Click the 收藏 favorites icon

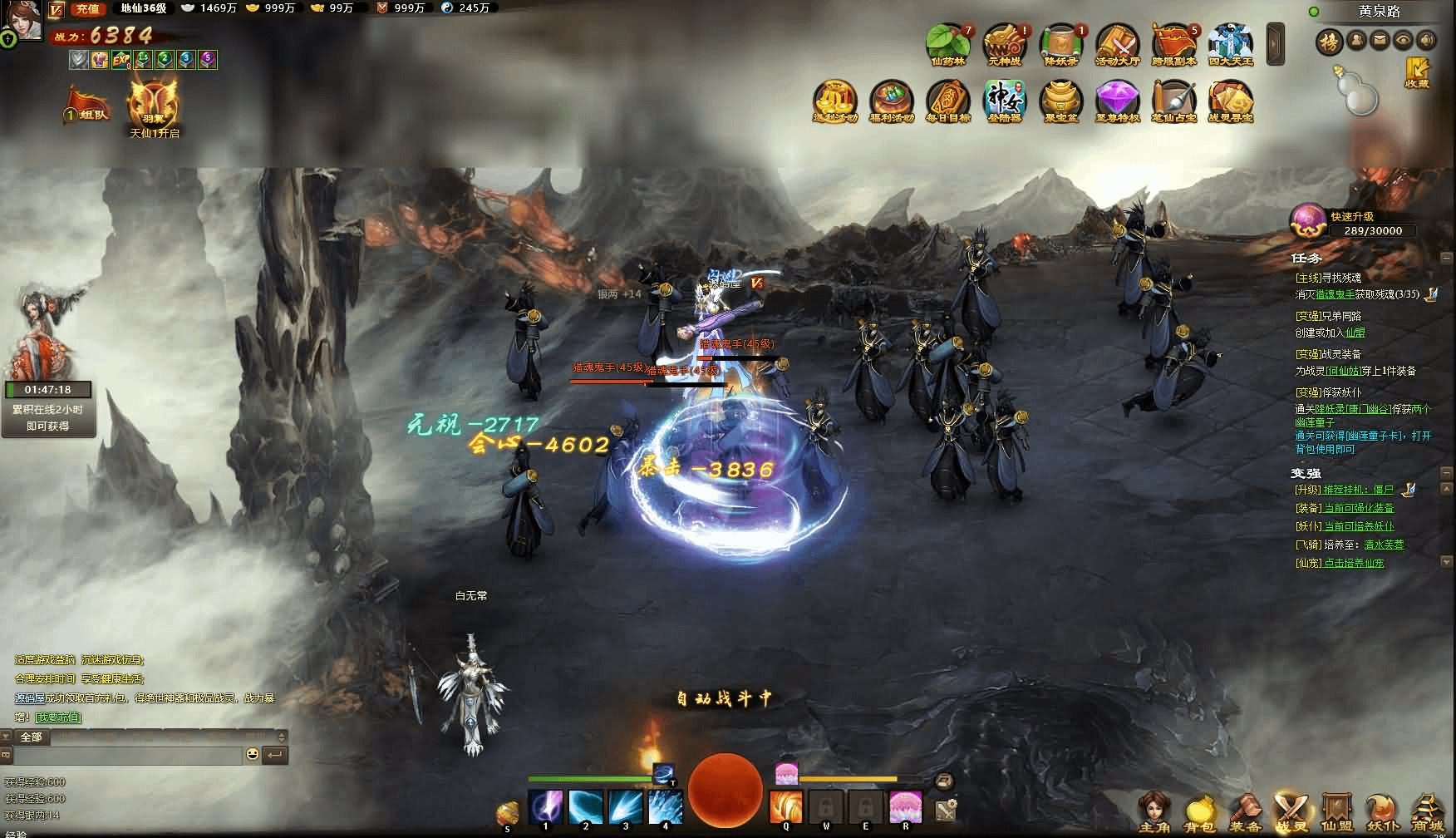1416,72
